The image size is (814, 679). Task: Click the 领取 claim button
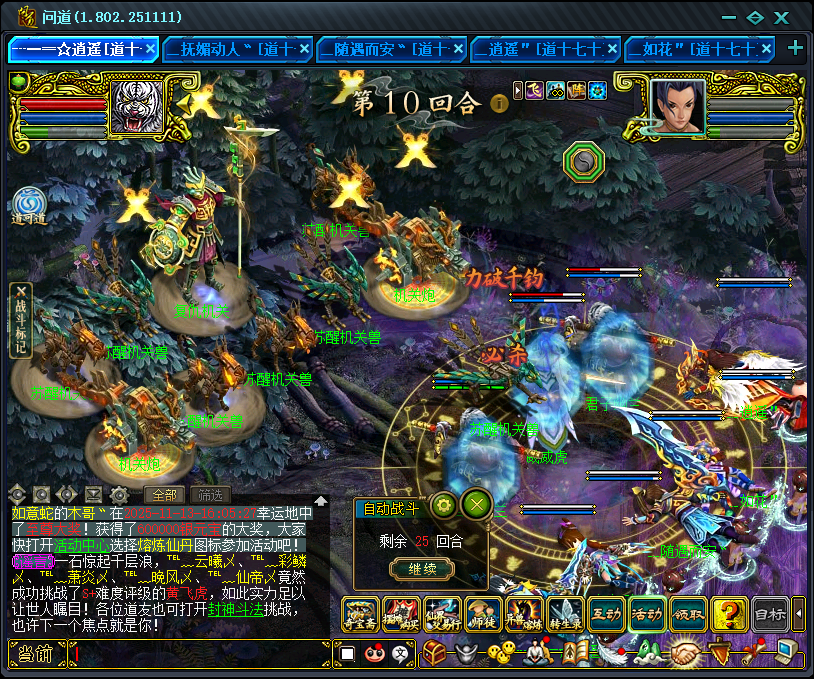[689, 613]
